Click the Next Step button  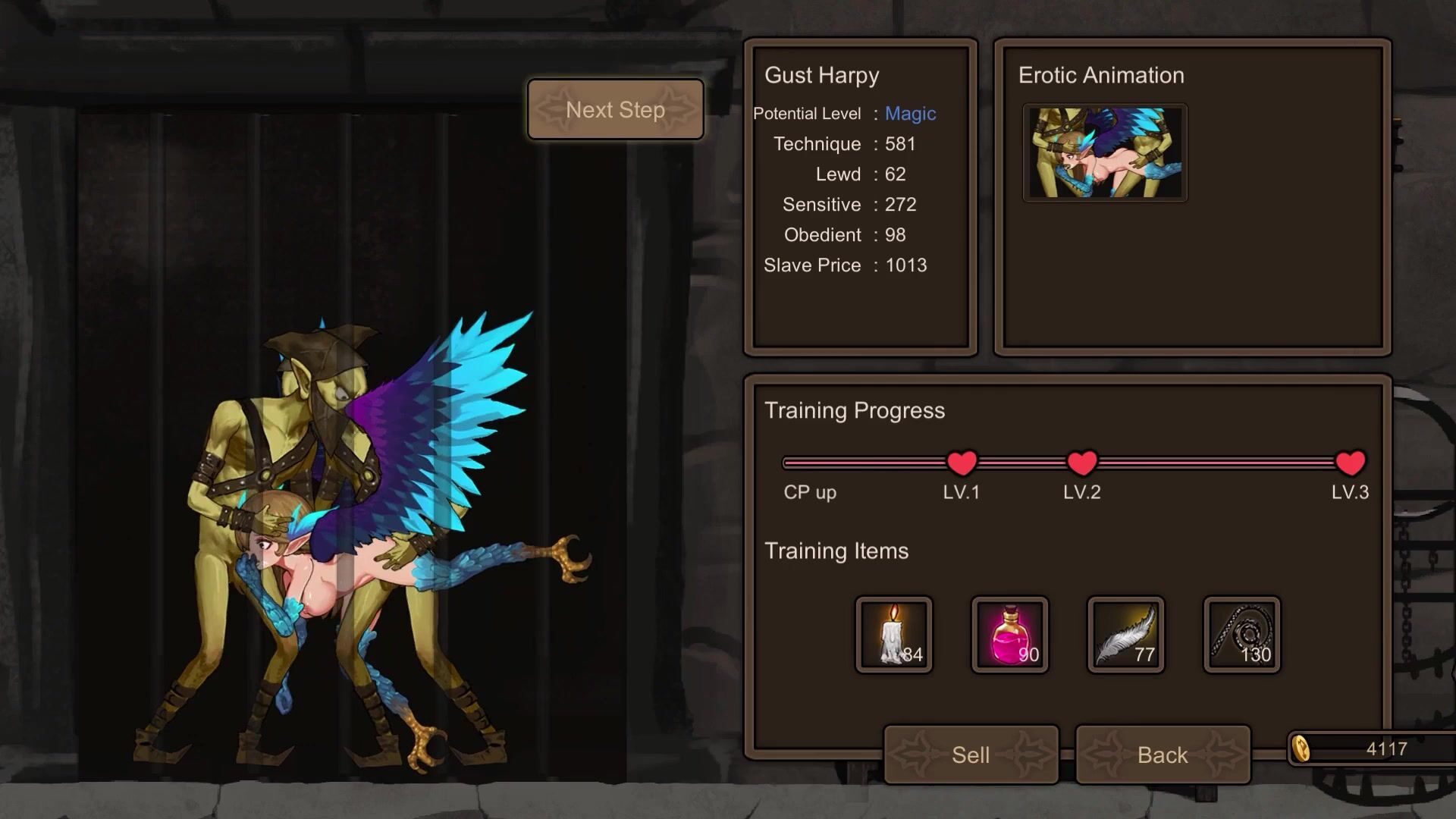pos(615,110)
